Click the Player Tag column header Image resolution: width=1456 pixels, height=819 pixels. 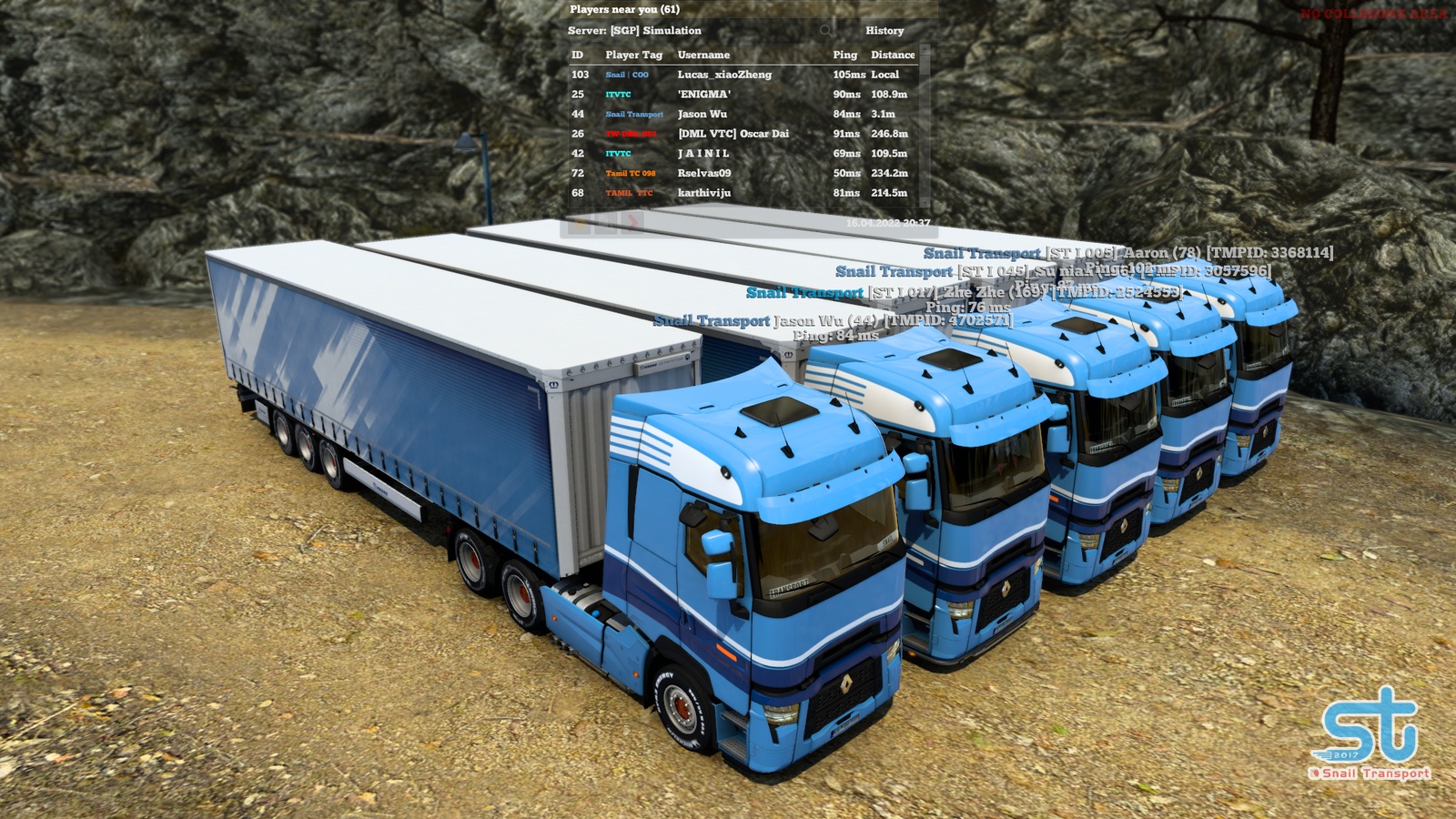(633, 56)
